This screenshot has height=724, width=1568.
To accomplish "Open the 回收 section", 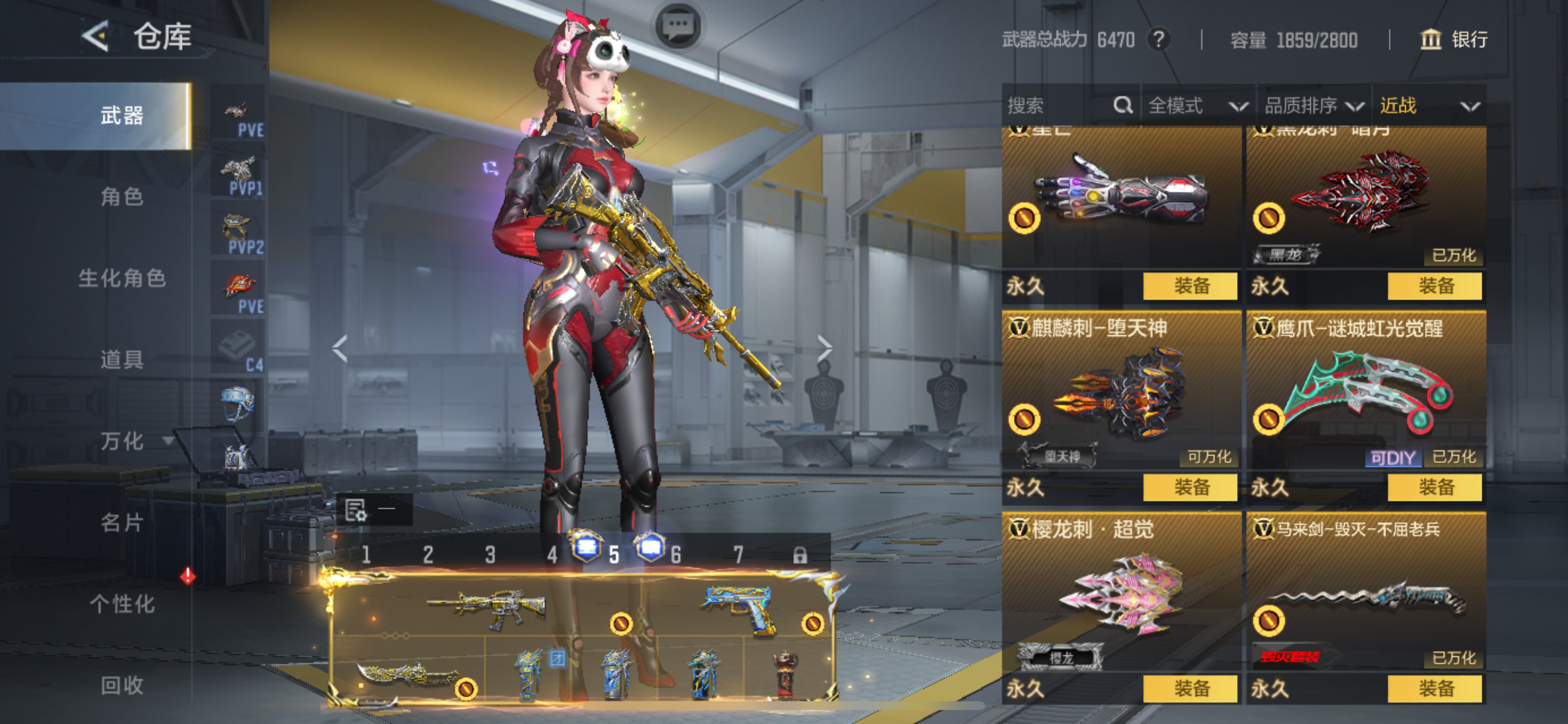I will coord(122,685).
